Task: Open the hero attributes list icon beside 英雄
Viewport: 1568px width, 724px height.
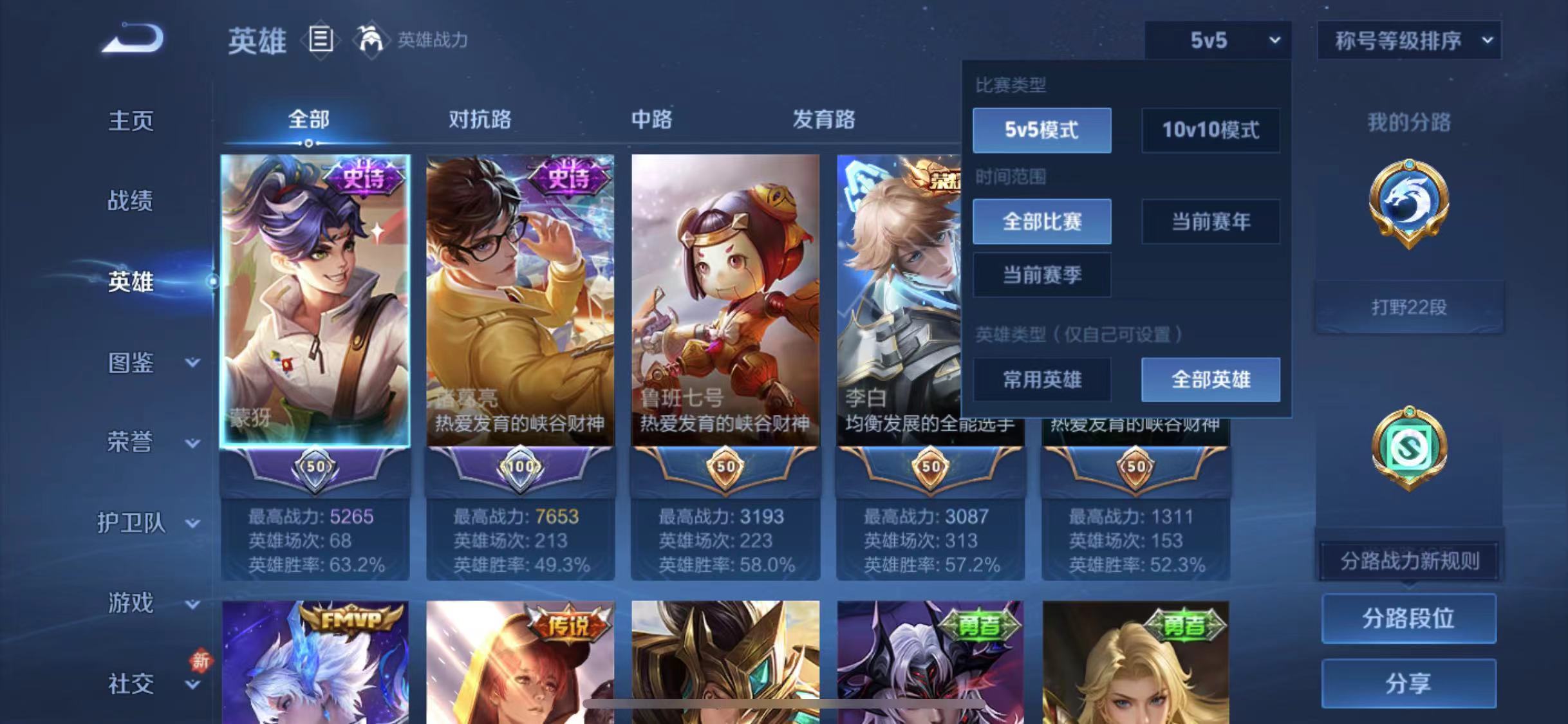Action: pos(320,41)
